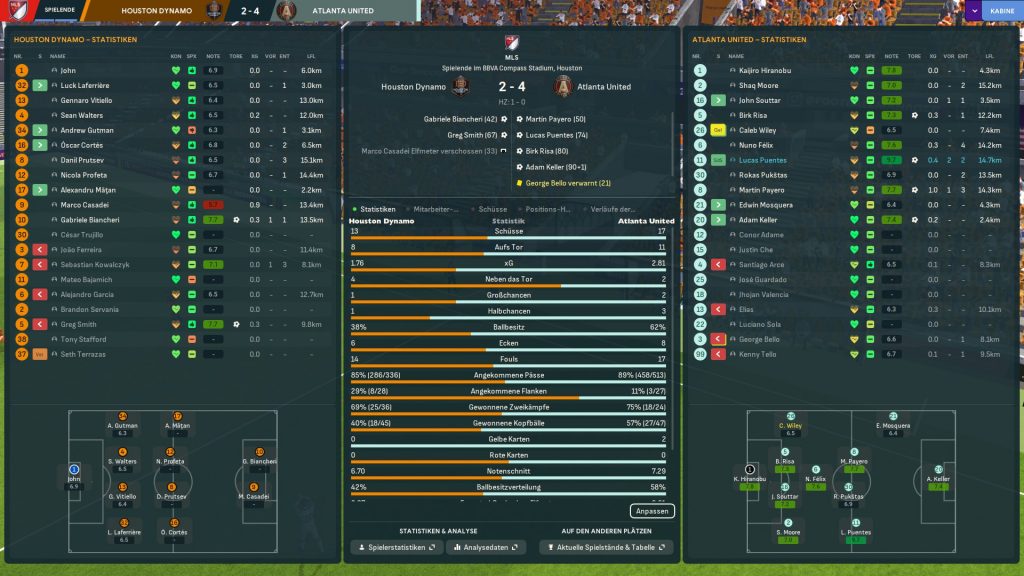Click the MLS logo in top-left corner

tap(14, 11)
